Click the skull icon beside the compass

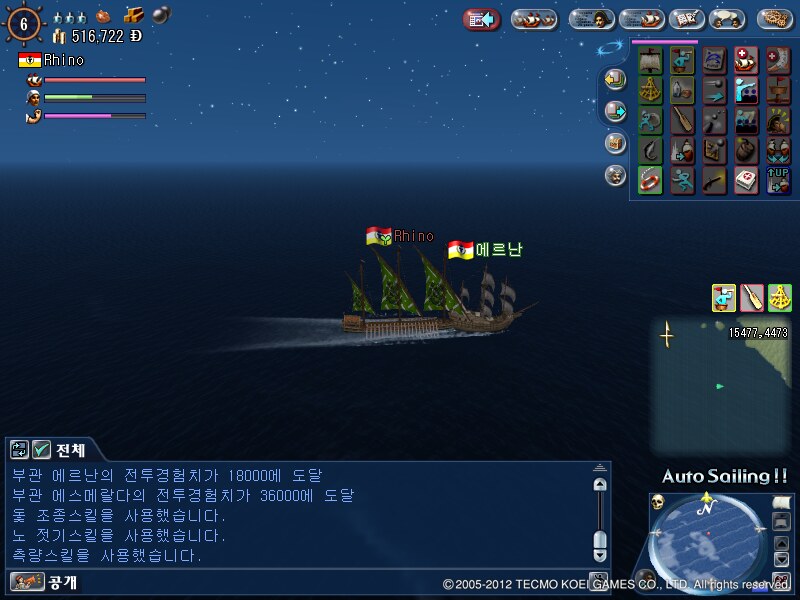click(658, 500)
